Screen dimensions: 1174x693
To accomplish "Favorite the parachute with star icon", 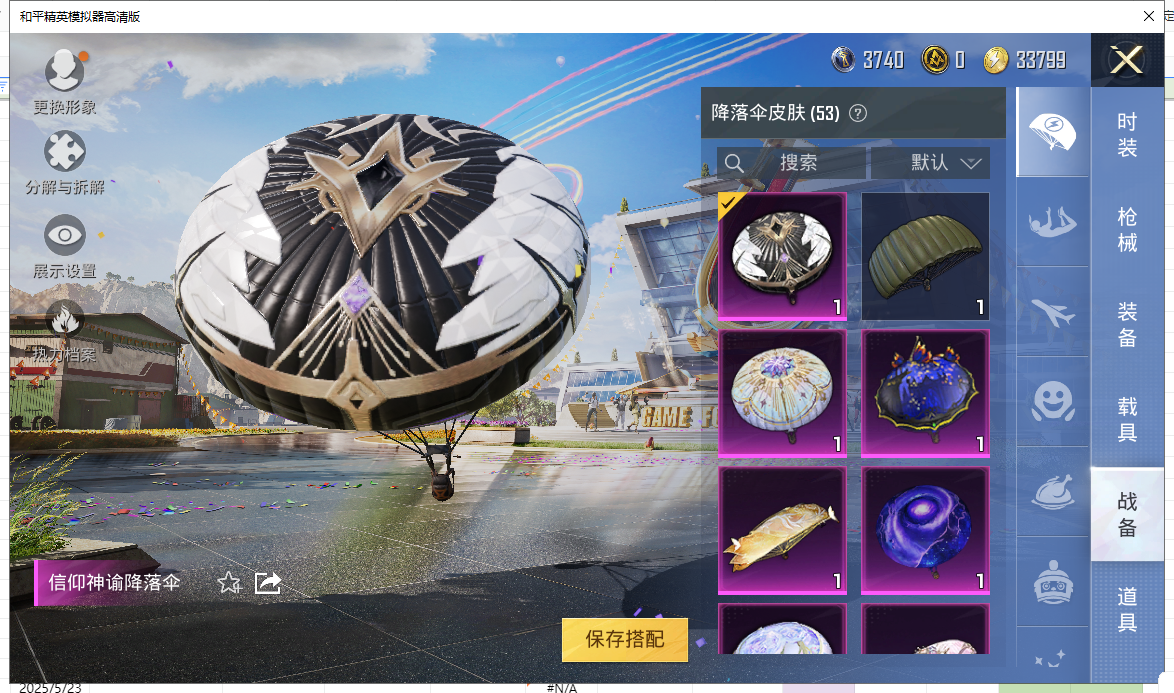I will click(229, 582).
